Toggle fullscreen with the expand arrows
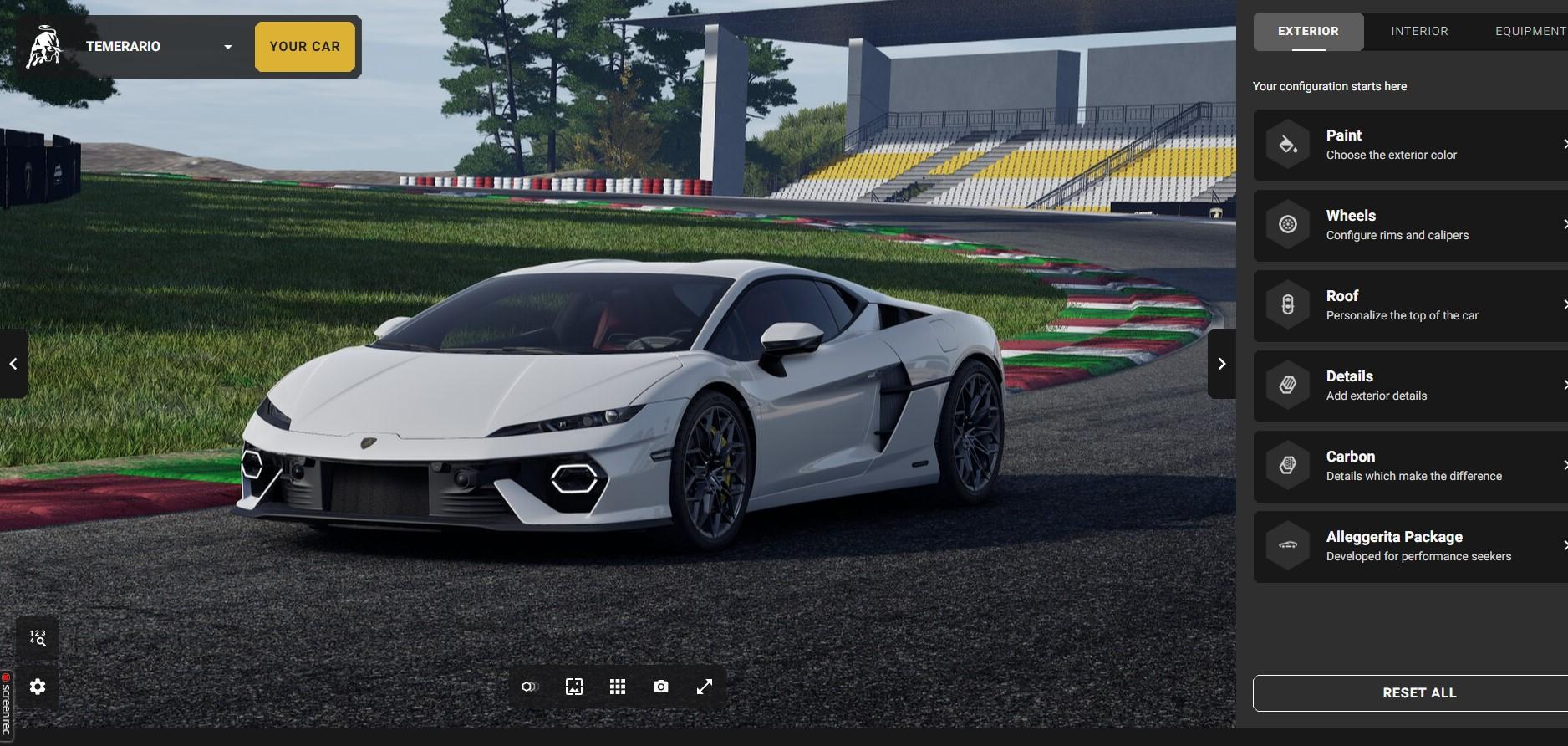This screenshot has width=1568, height=746. (x=705, y=686)
